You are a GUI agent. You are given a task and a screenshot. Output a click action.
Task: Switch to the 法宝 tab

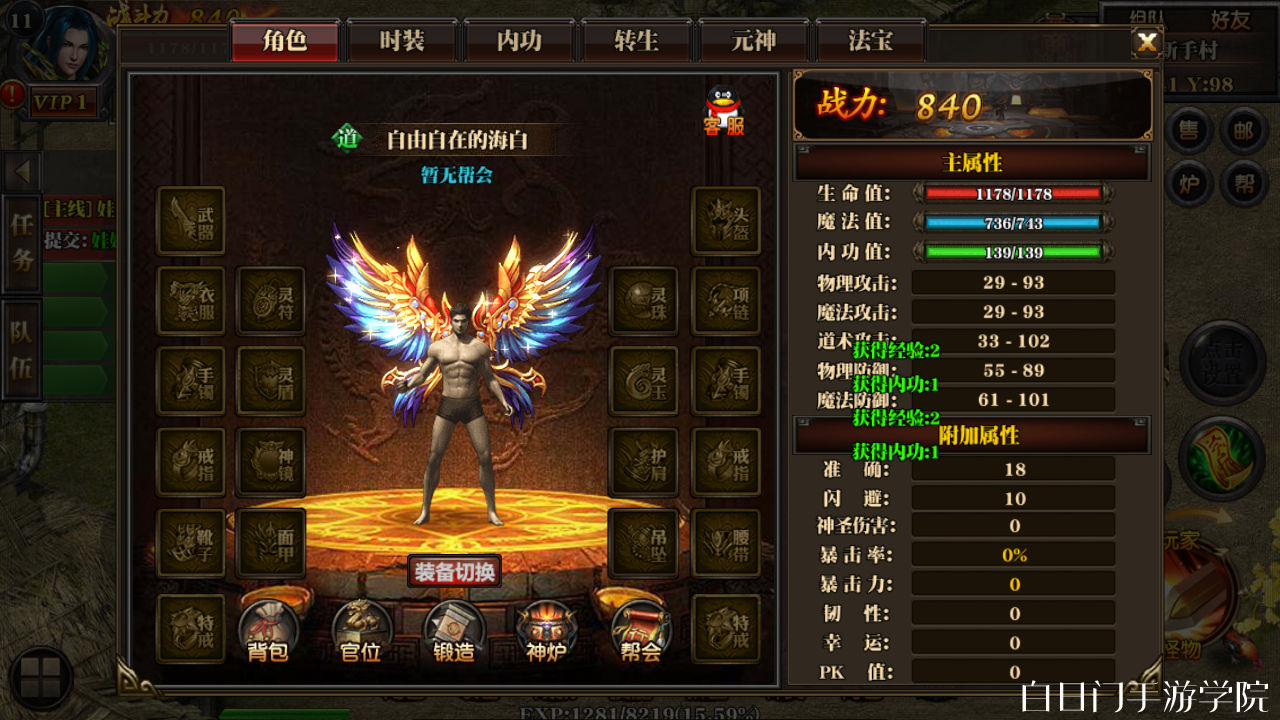[x=870, y=41]
